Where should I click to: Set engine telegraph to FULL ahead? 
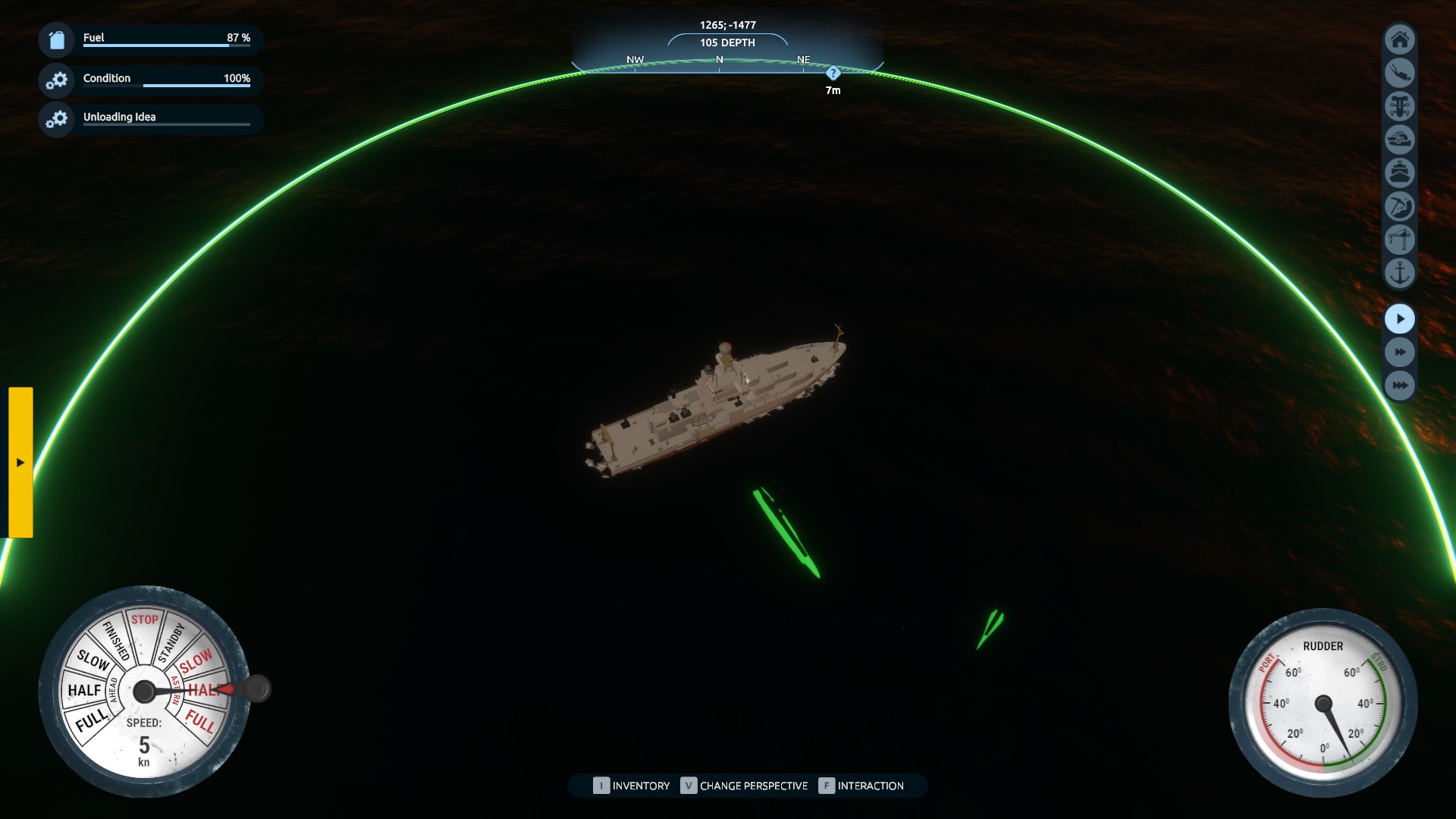pos(91,721)
